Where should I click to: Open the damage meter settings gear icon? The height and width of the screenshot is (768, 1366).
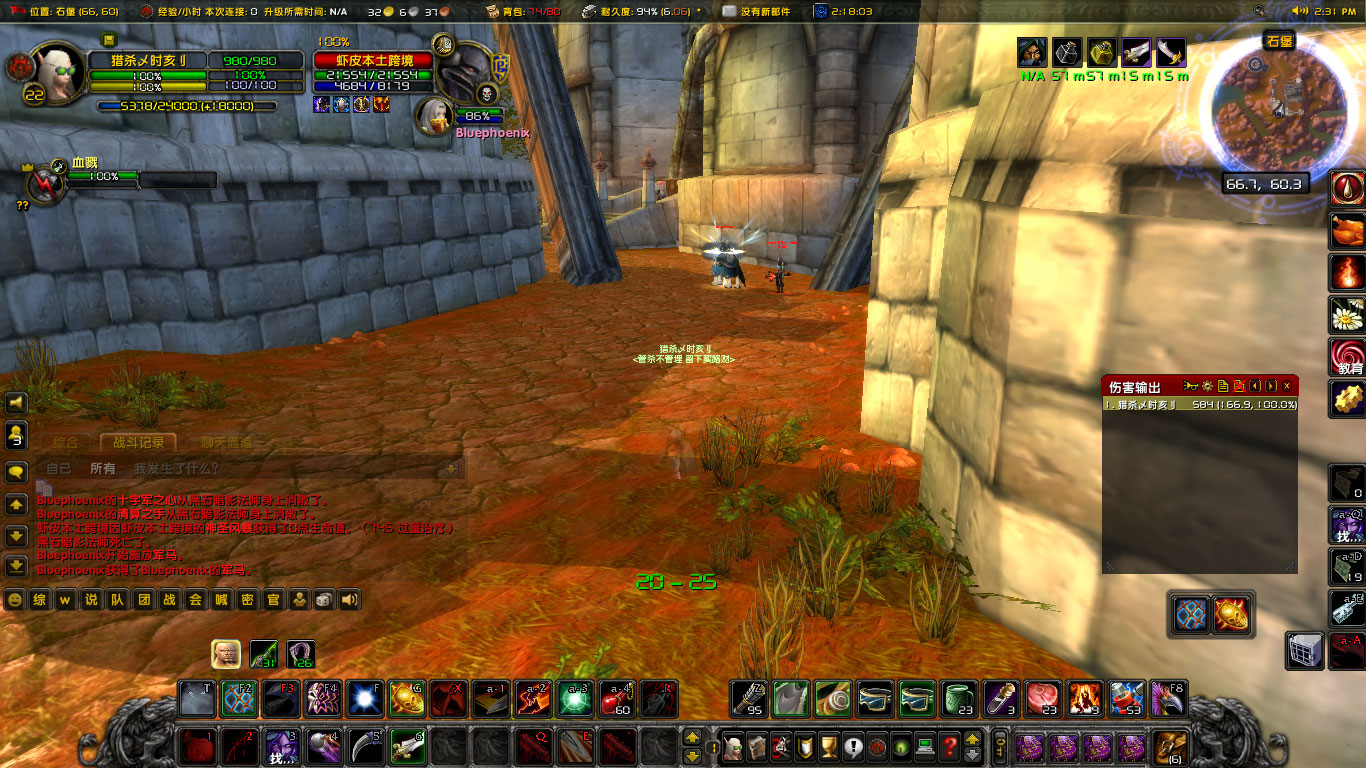click(x=1207, y=387)
